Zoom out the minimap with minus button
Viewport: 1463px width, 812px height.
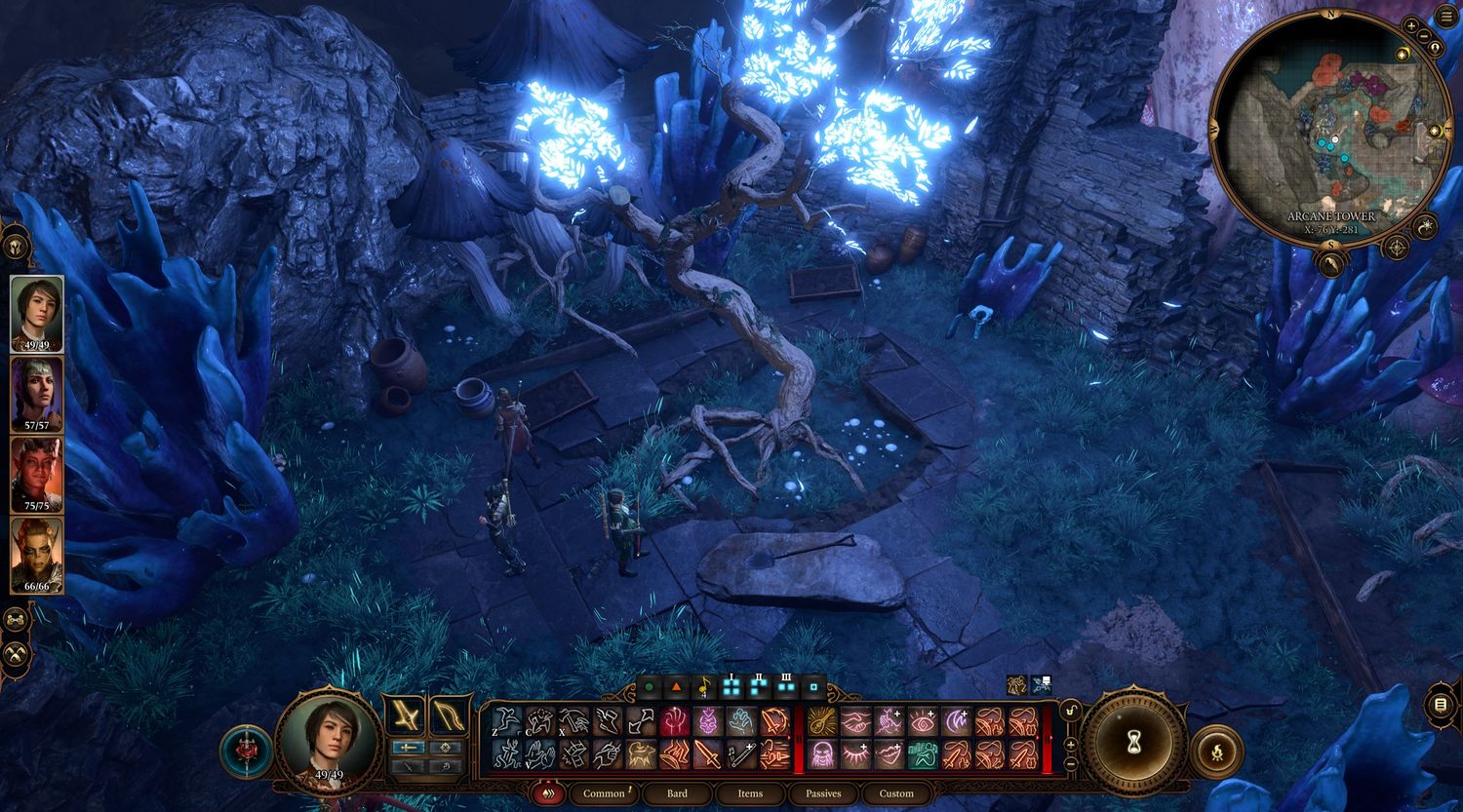coord(1425,36)
